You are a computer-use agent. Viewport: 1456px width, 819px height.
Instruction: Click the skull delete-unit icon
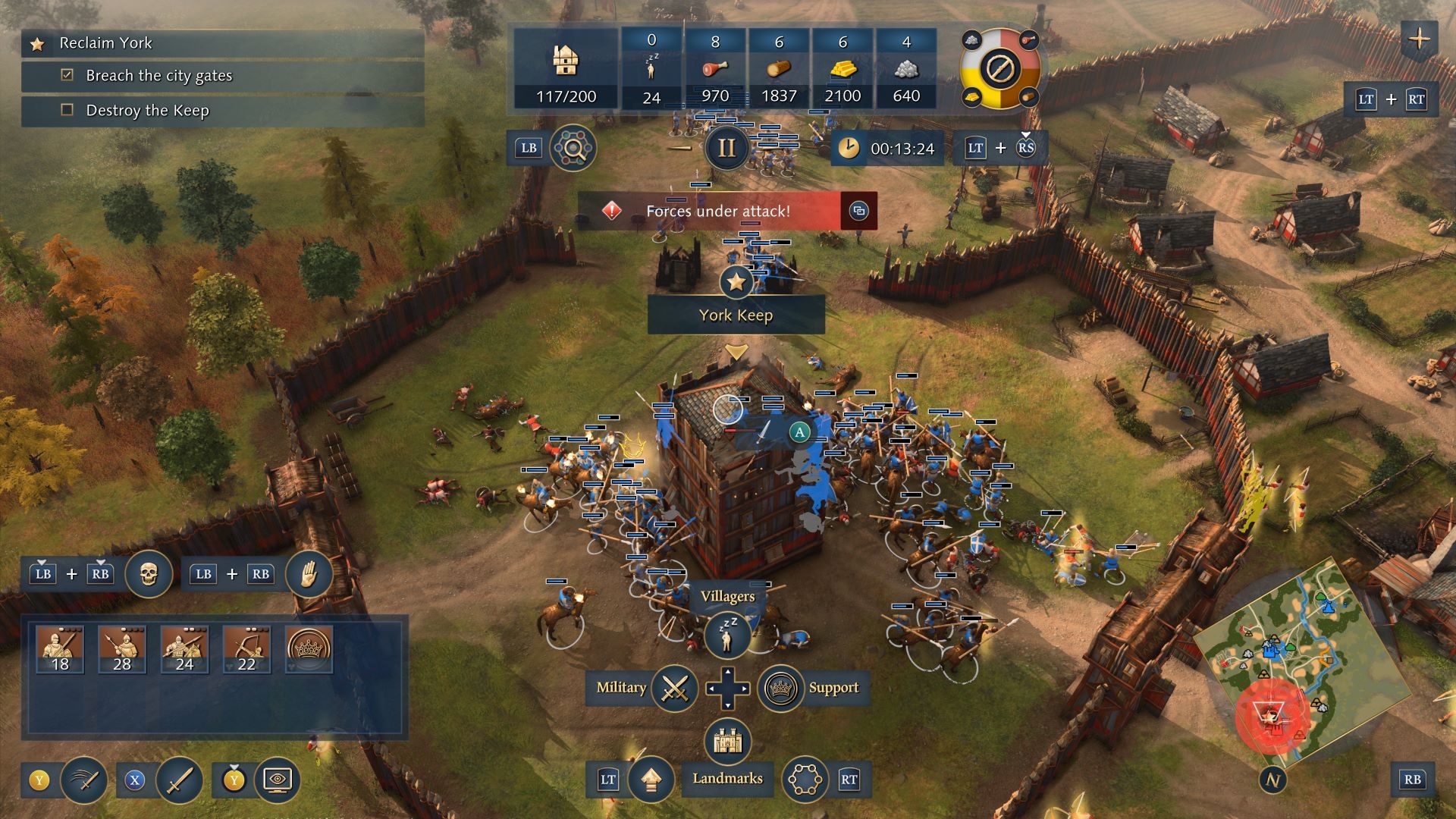[x=149, y=574]
